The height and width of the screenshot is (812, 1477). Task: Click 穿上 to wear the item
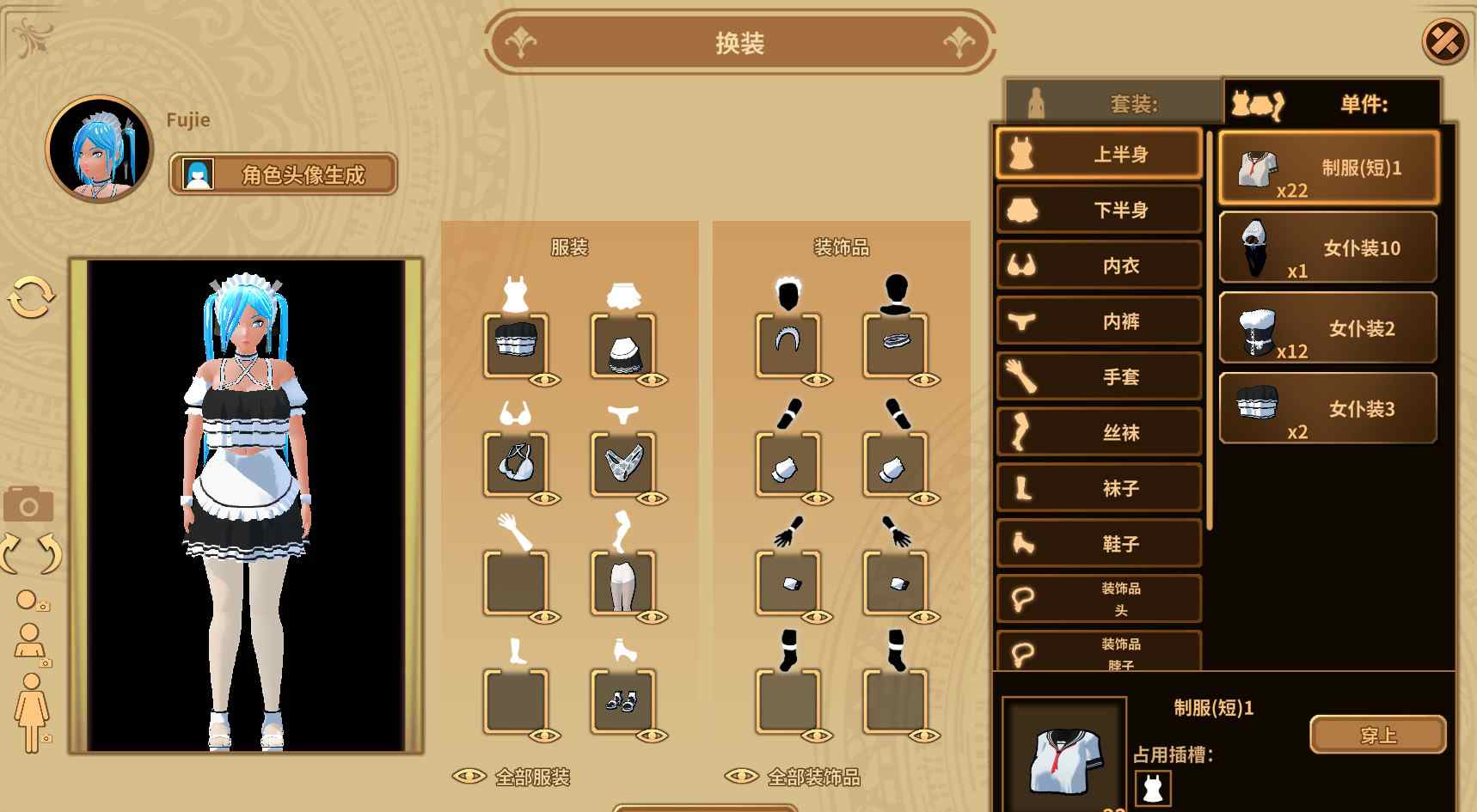1377,735
